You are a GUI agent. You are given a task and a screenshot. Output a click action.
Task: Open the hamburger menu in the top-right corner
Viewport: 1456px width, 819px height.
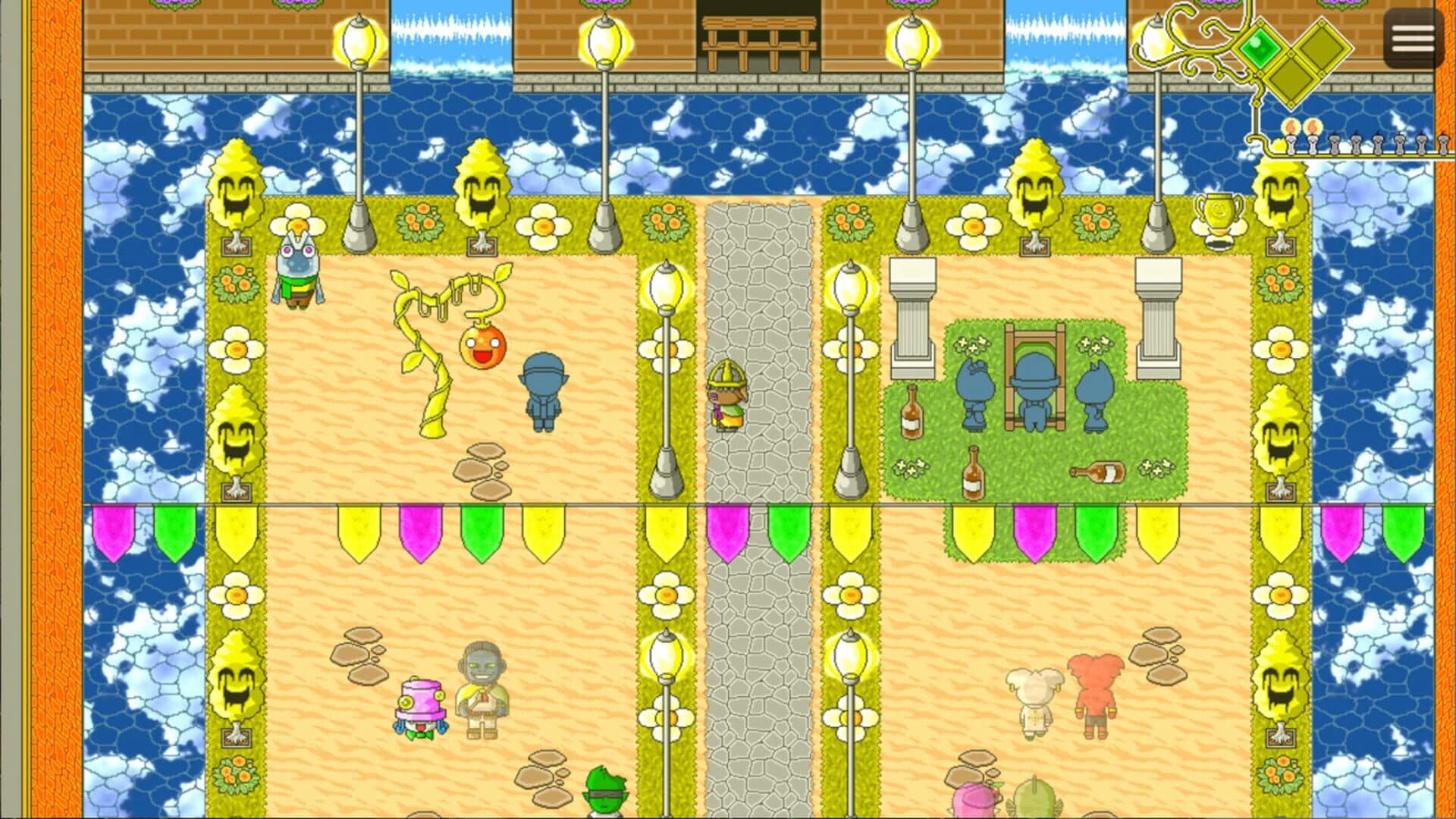coord(1411,37)
